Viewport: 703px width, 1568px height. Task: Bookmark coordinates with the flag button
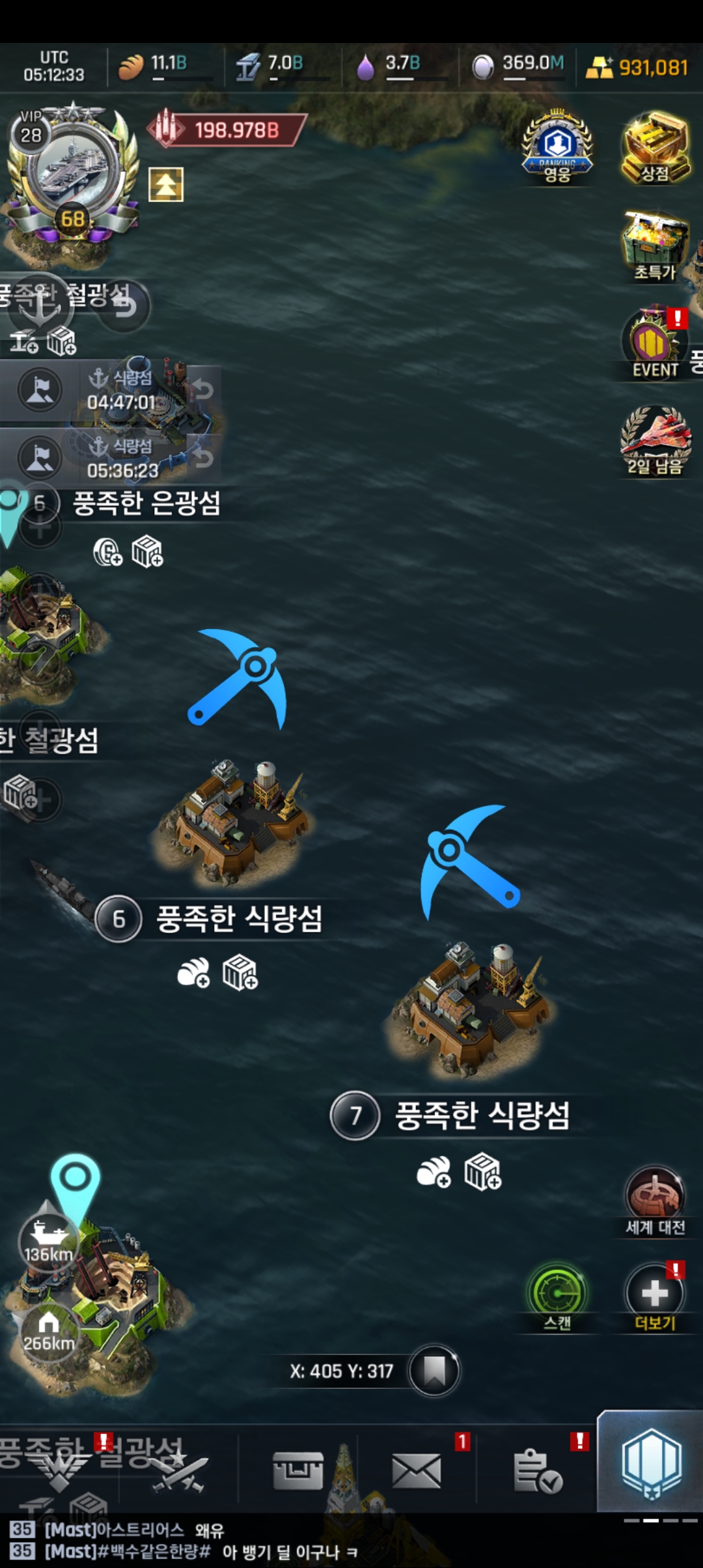(x=434, y=1371)
